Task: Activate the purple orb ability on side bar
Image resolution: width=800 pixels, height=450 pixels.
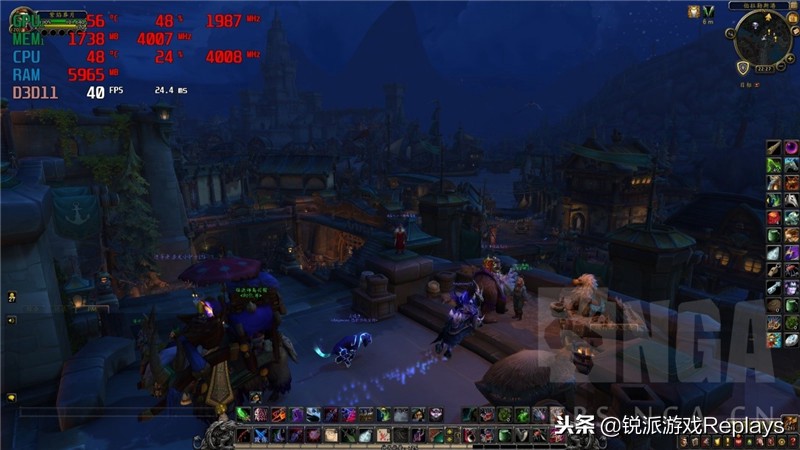Action: click(791, 148)
